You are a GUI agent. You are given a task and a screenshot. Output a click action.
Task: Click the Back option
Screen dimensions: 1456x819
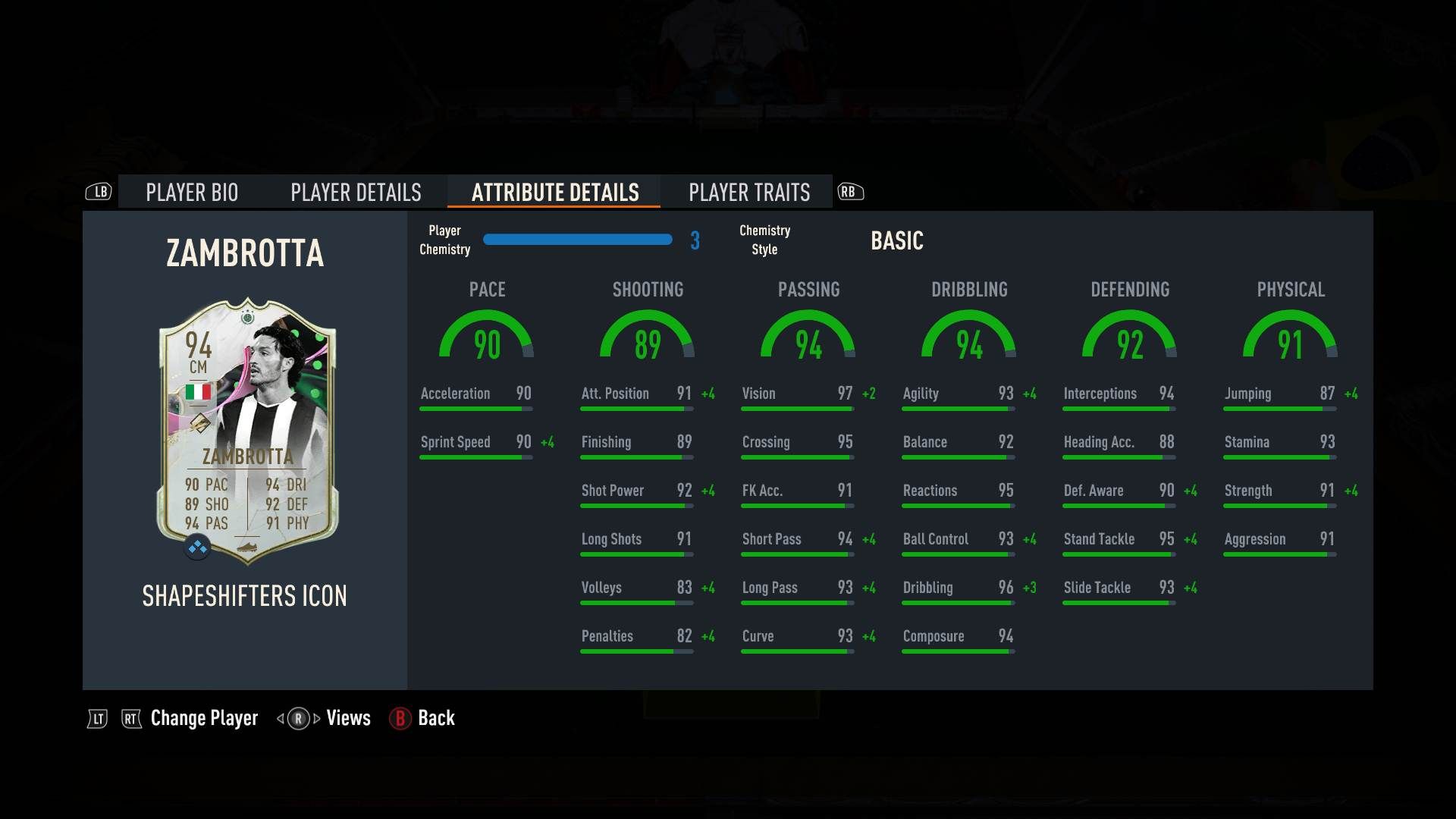[x=435, y=718]
